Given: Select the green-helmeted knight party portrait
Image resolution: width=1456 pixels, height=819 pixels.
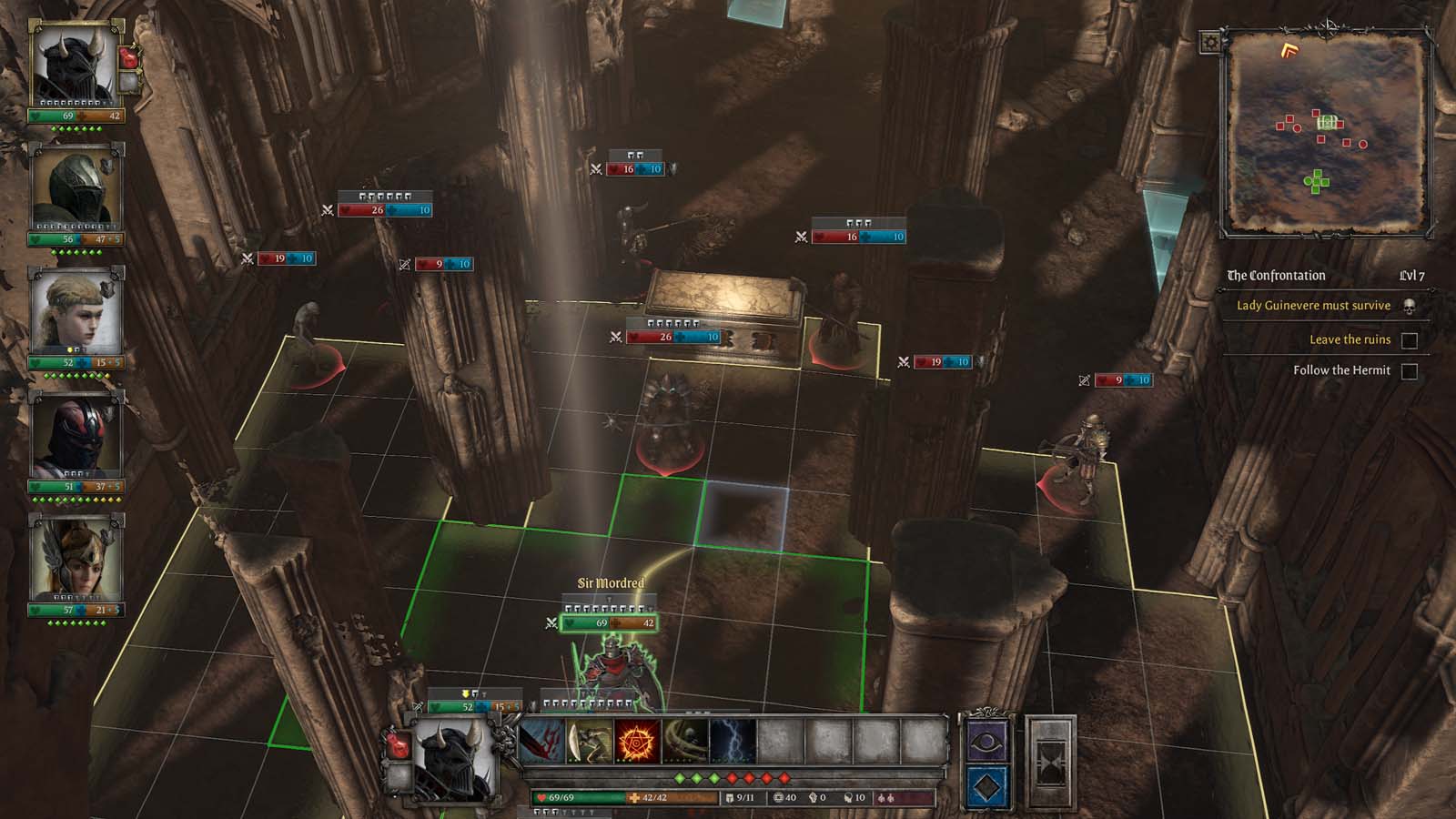Looking at the screenshot, I should click(75, 188).
